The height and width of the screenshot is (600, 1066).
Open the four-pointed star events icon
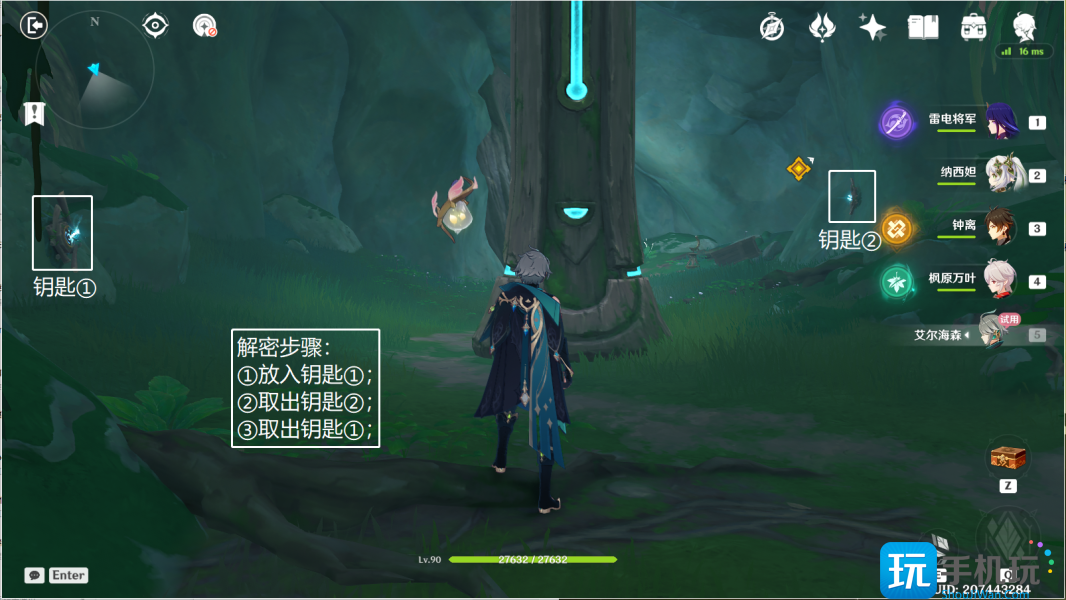point(872,27)
